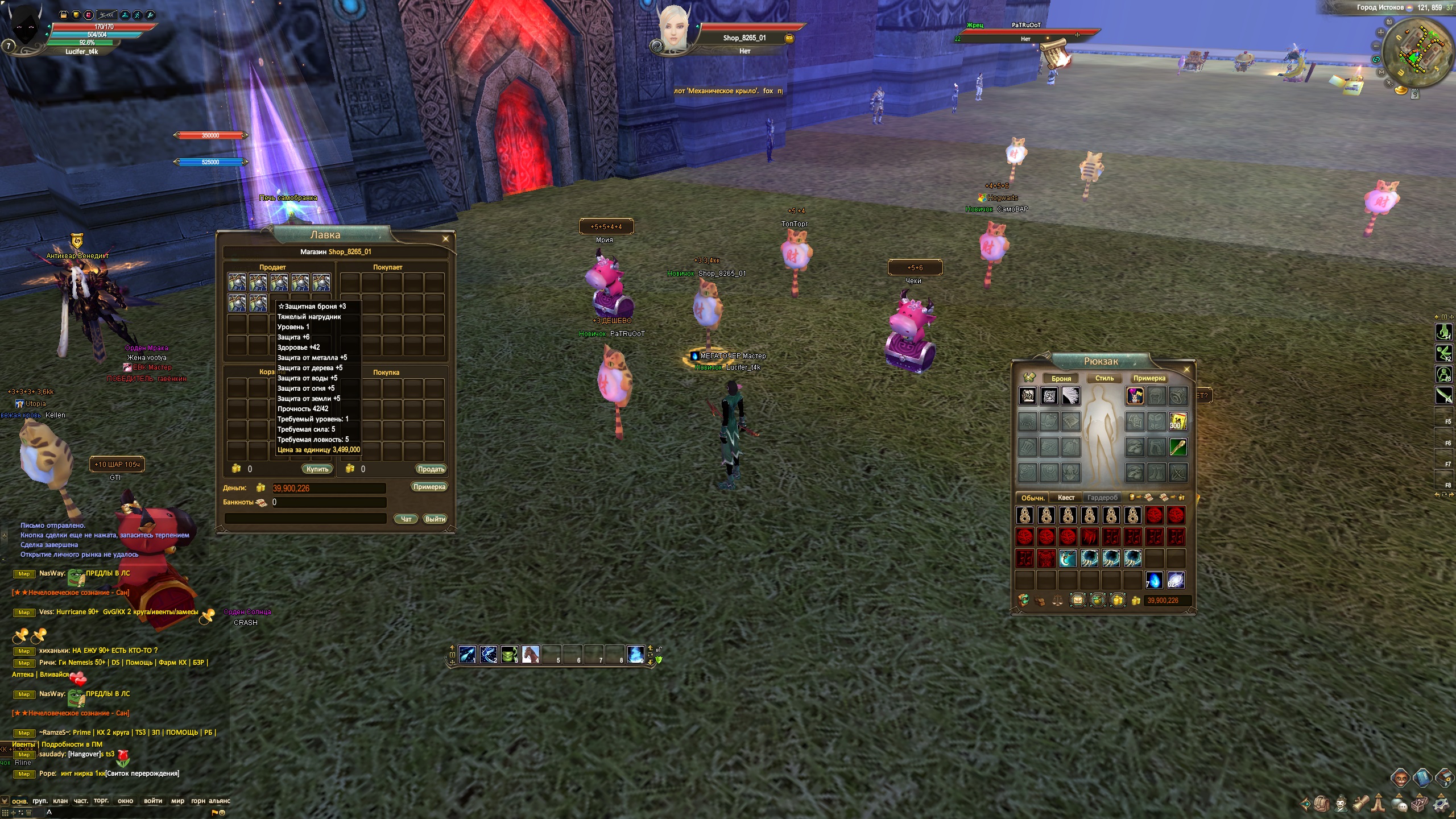
Task: Switch to the Стиль tab in backpack
Action: tap(1104, 378)
